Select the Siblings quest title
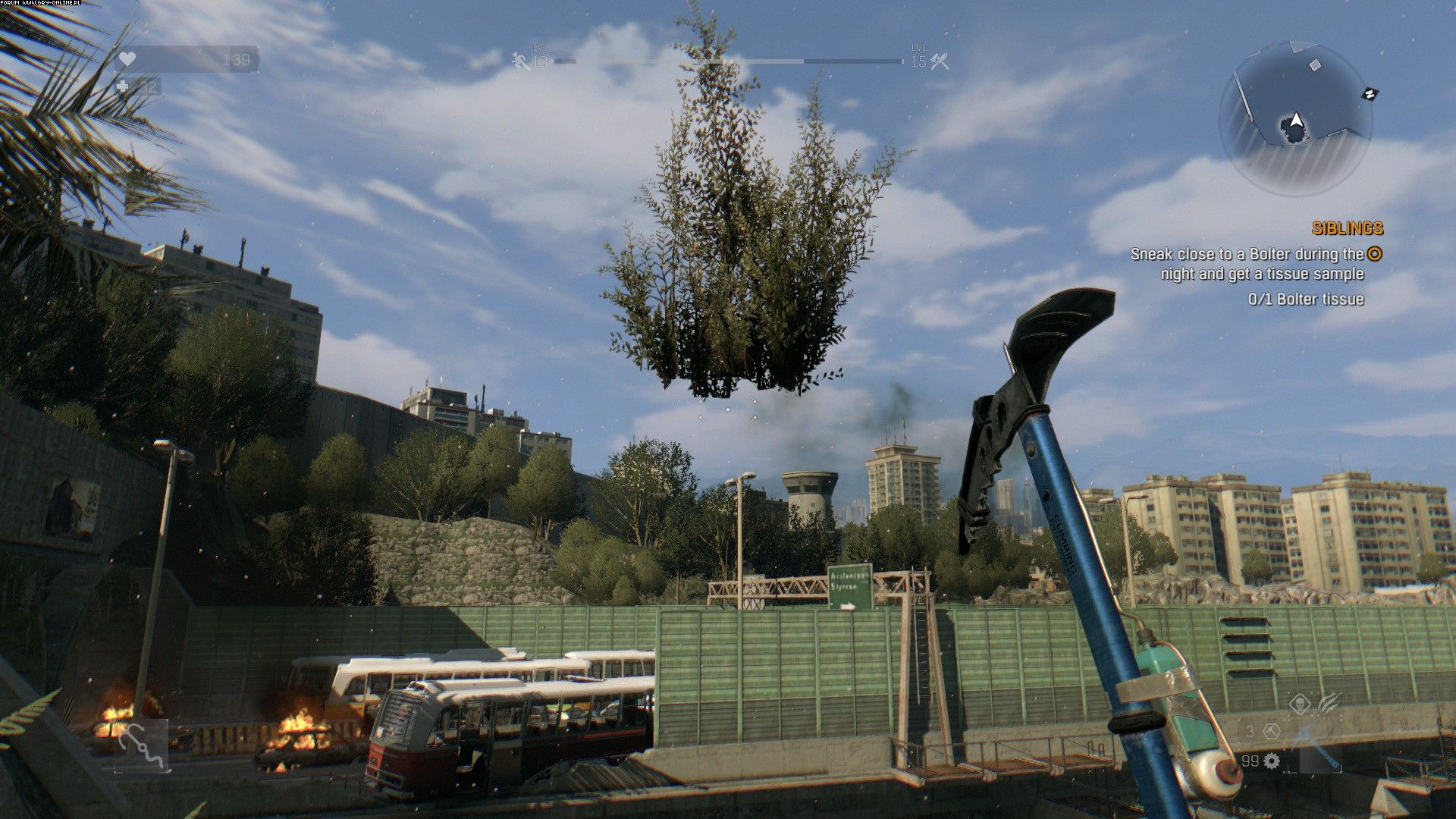This screenshot has height=819, width=1456. (1347, 228)
